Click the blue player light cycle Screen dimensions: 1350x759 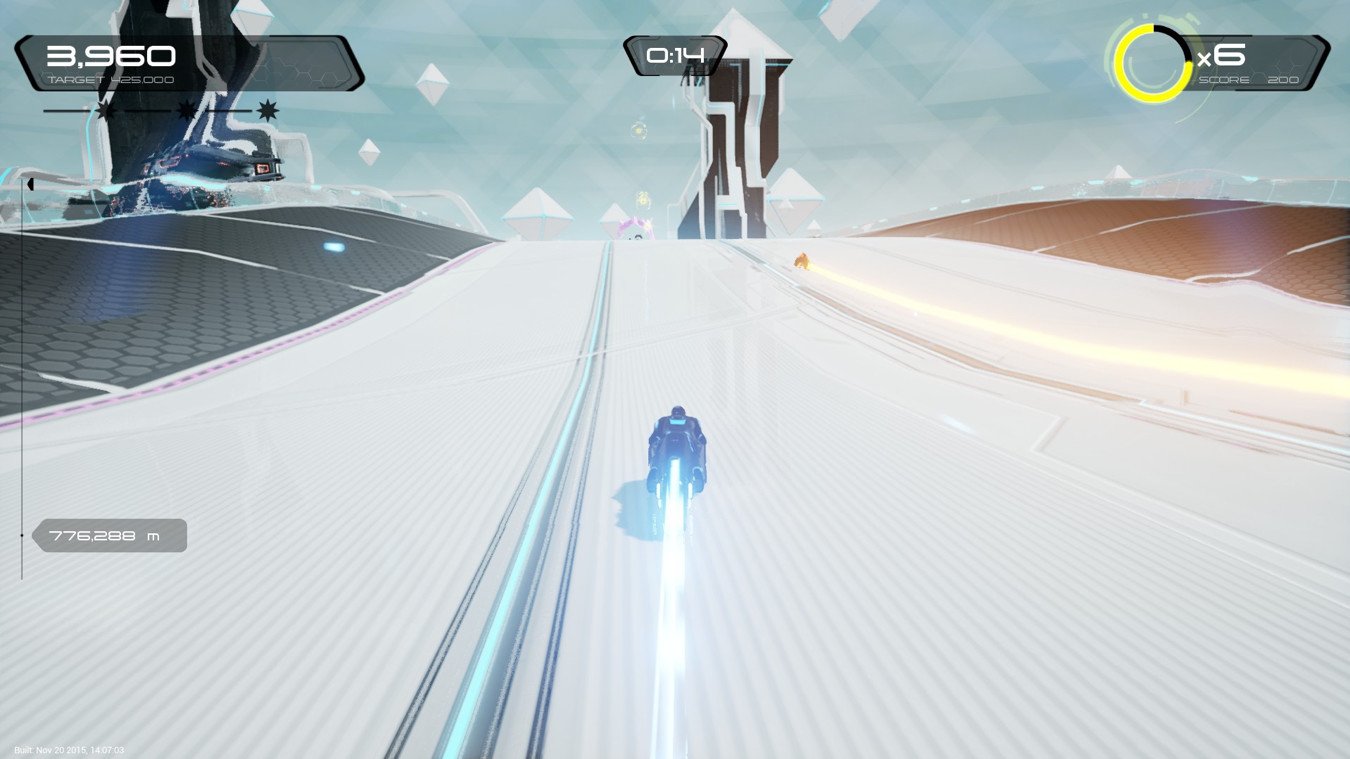[678, 445]
